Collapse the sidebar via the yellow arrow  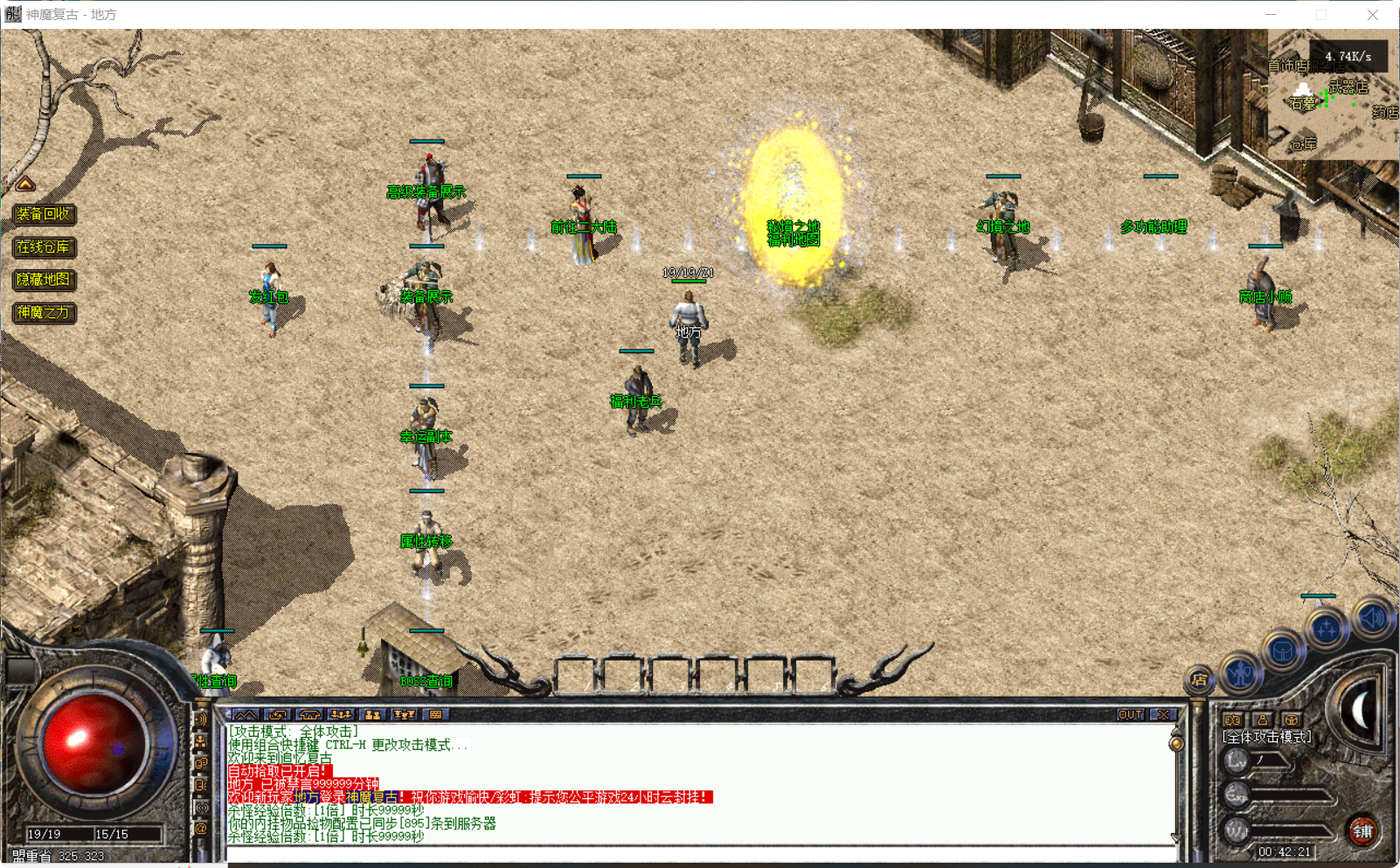[x=26, y=184]
